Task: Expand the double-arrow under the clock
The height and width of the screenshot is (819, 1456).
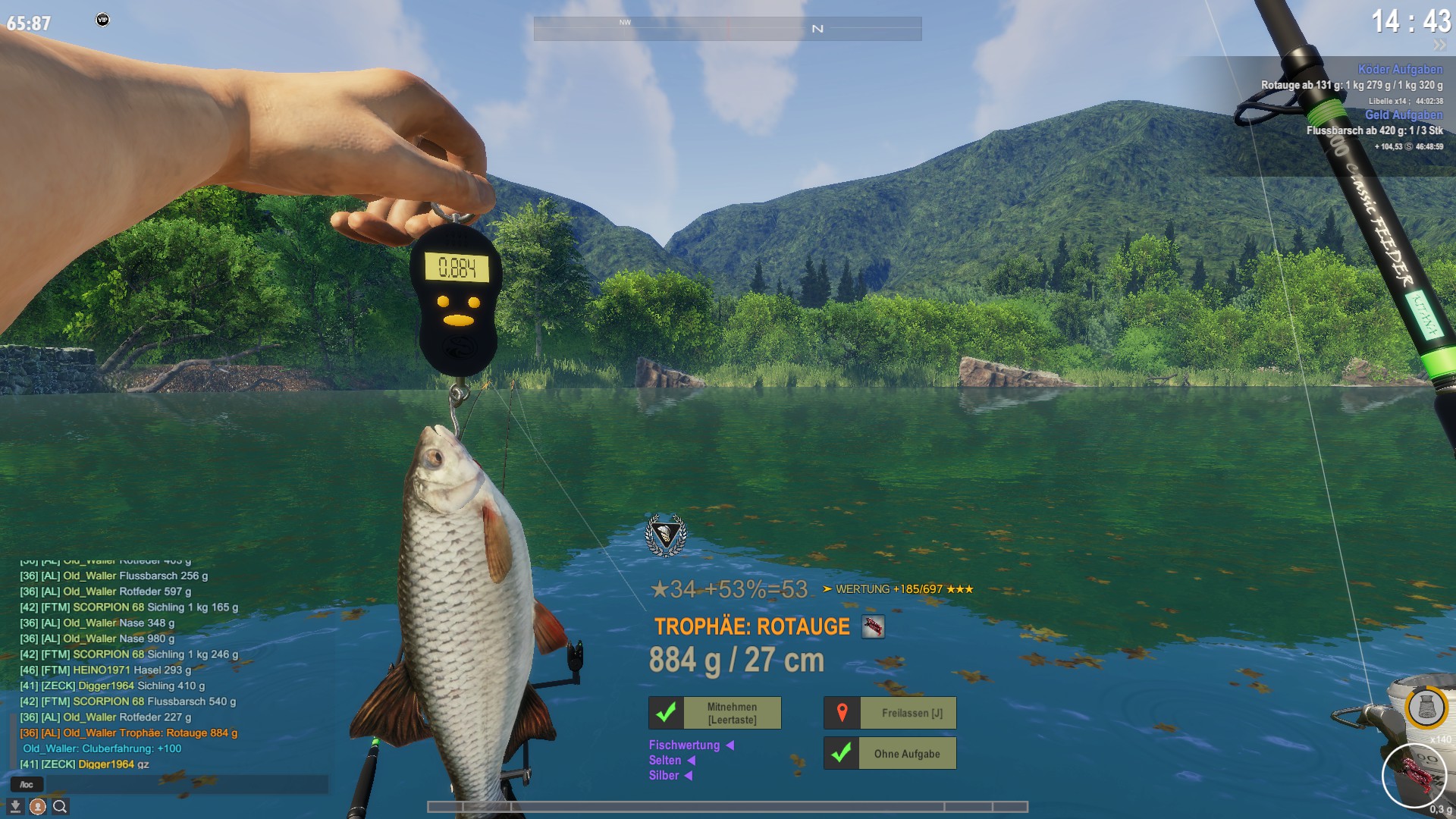Action: (1439, 45)
